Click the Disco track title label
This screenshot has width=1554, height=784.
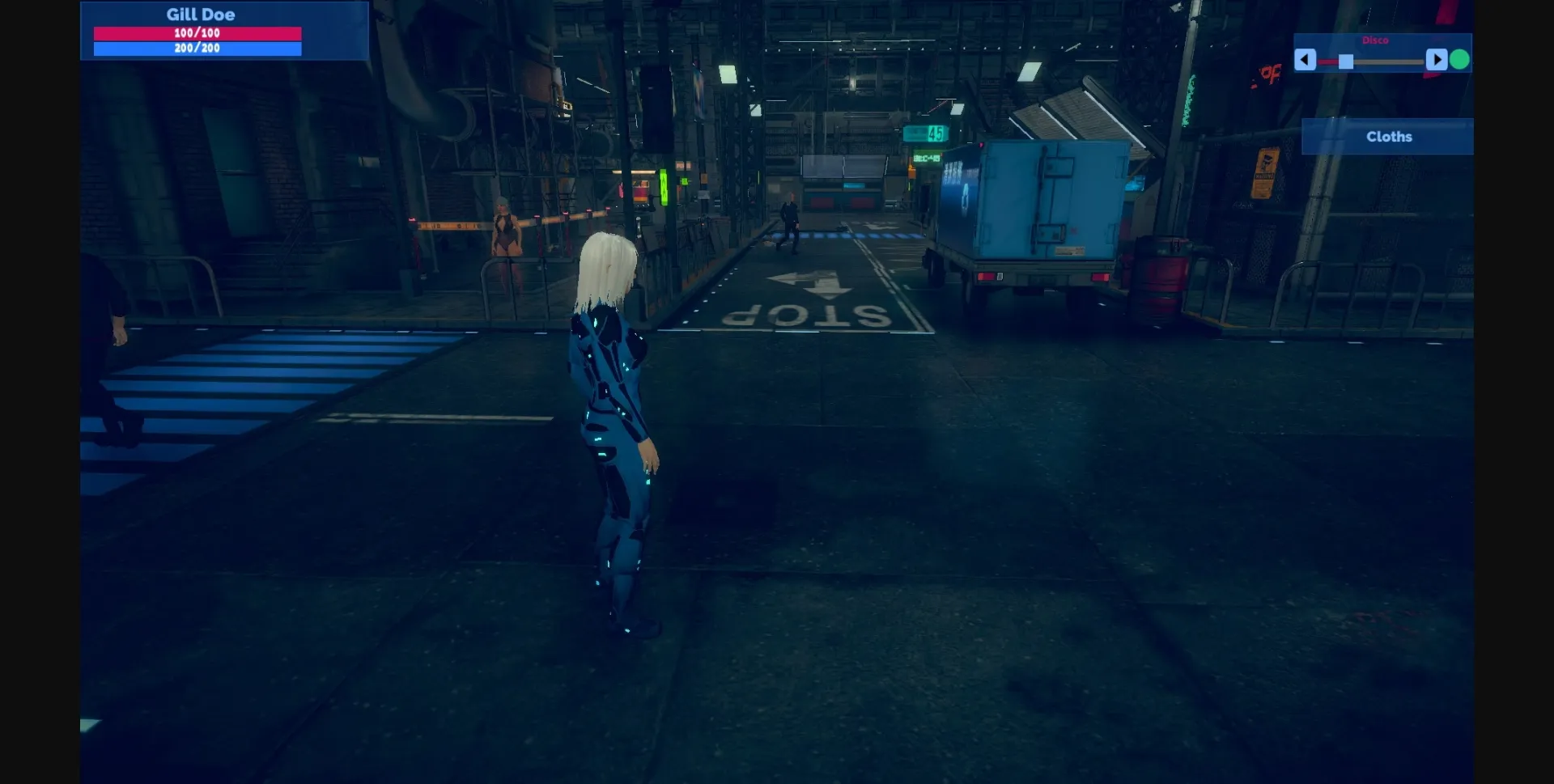[x=1376, y=39]
